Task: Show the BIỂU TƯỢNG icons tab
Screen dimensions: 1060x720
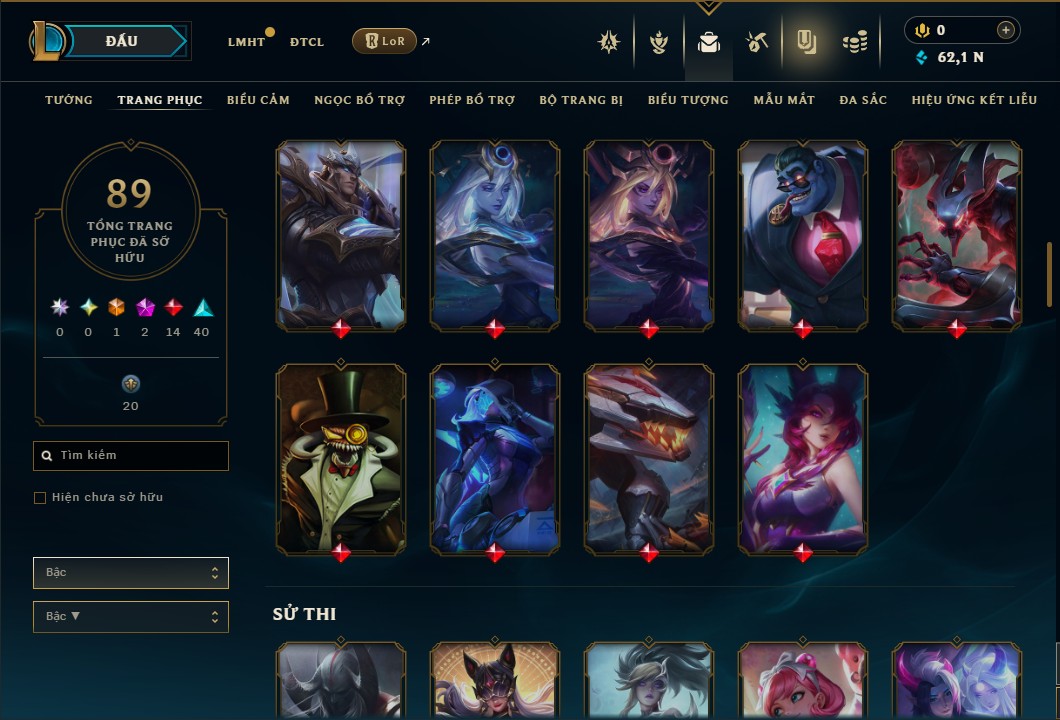Action: pyautogui.click(x=688, y=100)
